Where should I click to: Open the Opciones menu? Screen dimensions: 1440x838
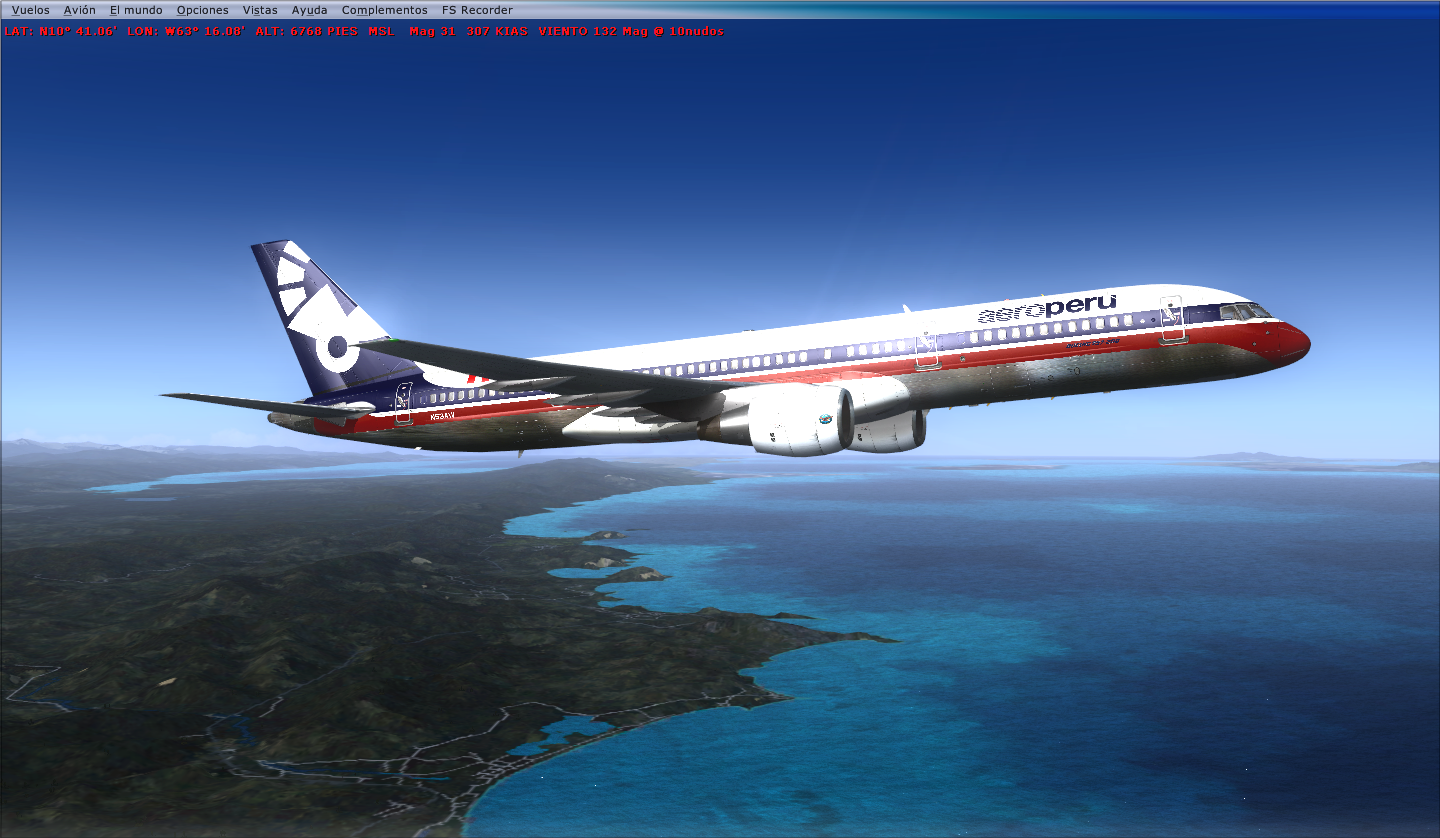[202, 9]
